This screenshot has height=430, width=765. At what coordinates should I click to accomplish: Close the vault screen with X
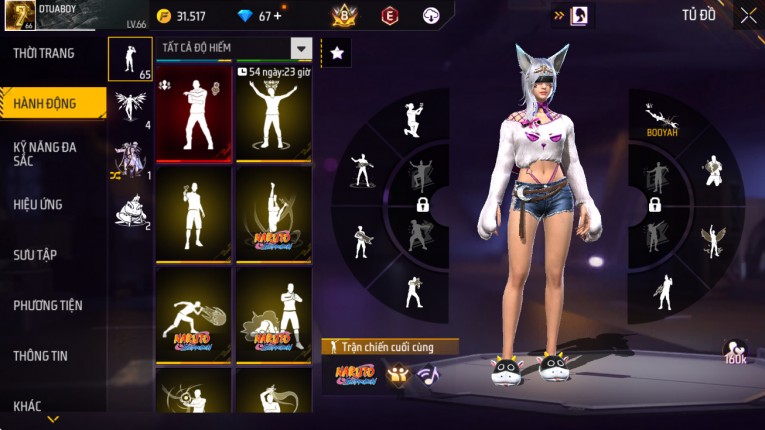click(748, 16)
